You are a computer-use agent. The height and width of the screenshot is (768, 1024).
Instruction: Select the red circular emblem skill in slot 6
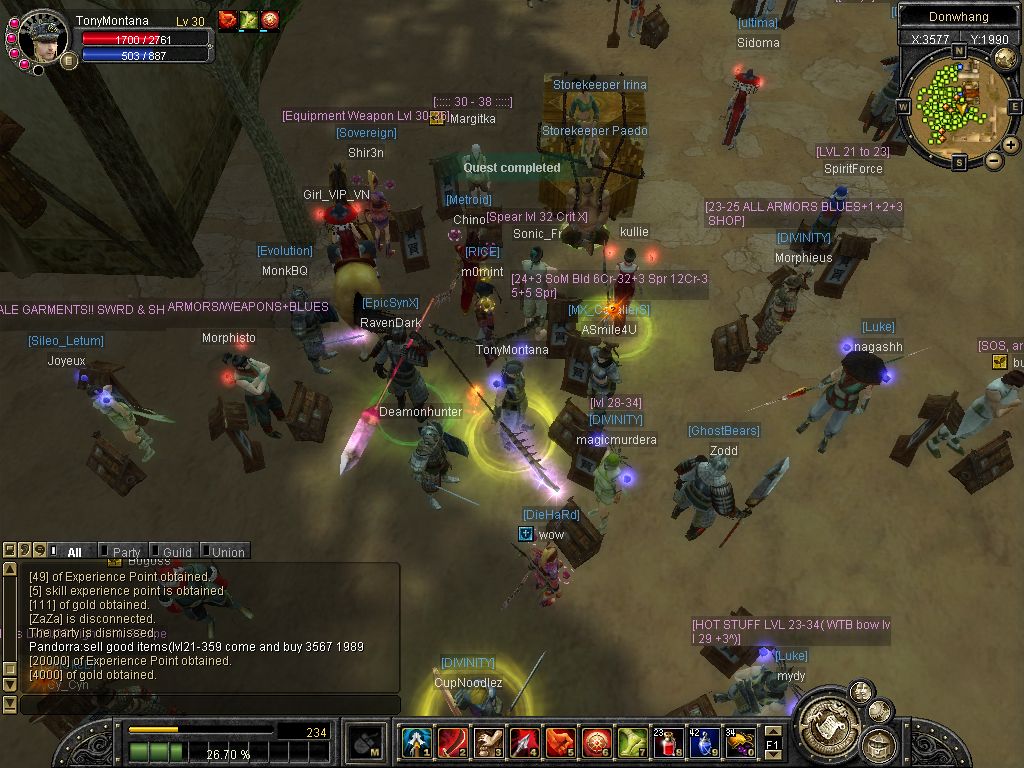597,743
